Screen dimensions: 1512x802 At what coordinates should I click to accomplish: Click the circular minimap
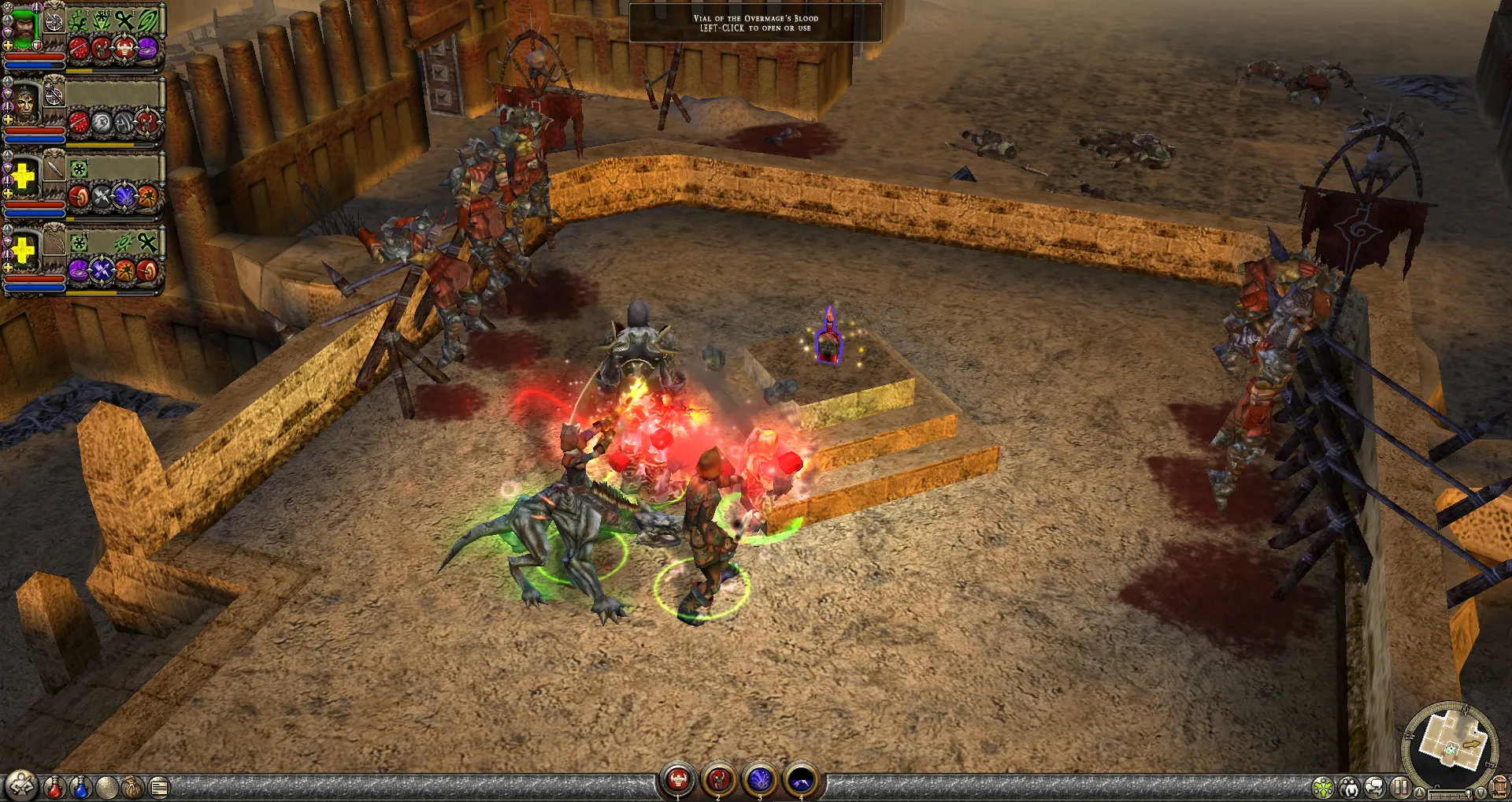1451,744
